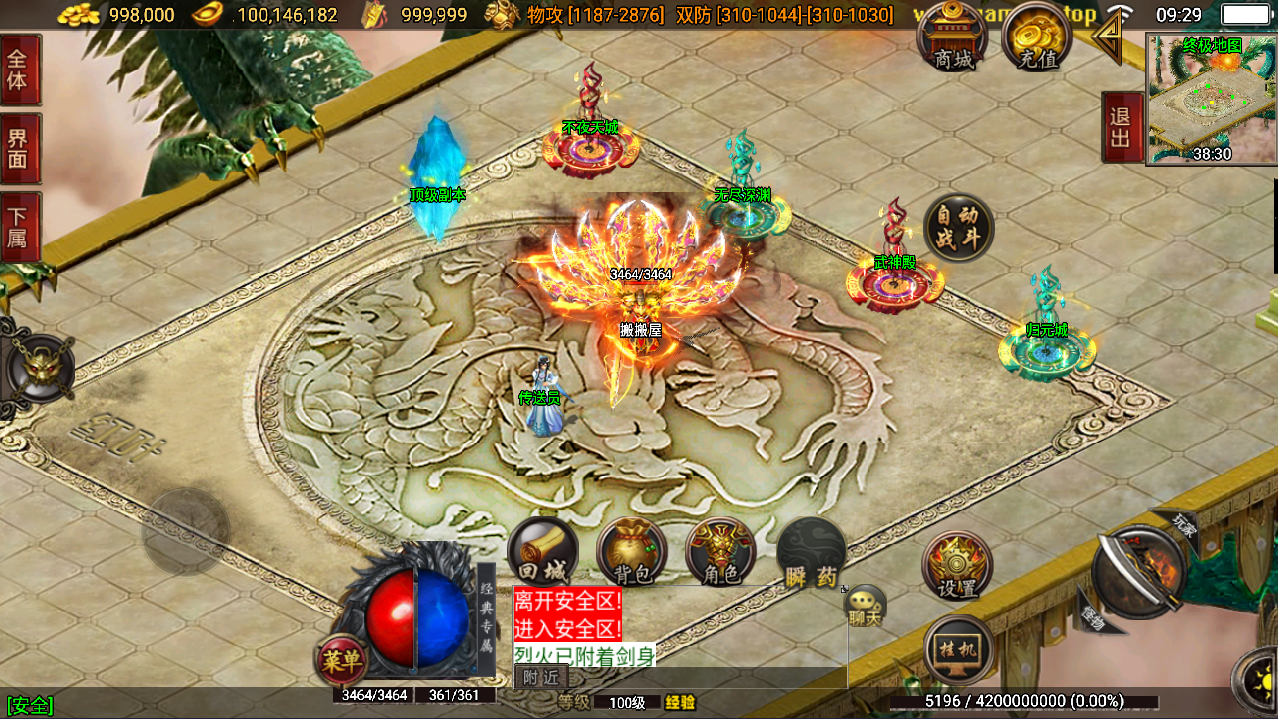Image resolution: width=1278 pixels, height=719 pixels.
Task: Open the 角色 character sheet
Action: [x=720, y=552]
